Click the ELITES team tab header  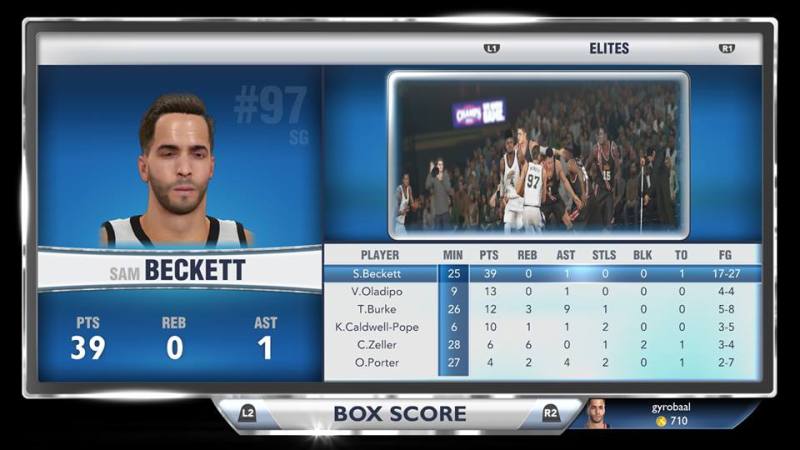coord(608,48)
